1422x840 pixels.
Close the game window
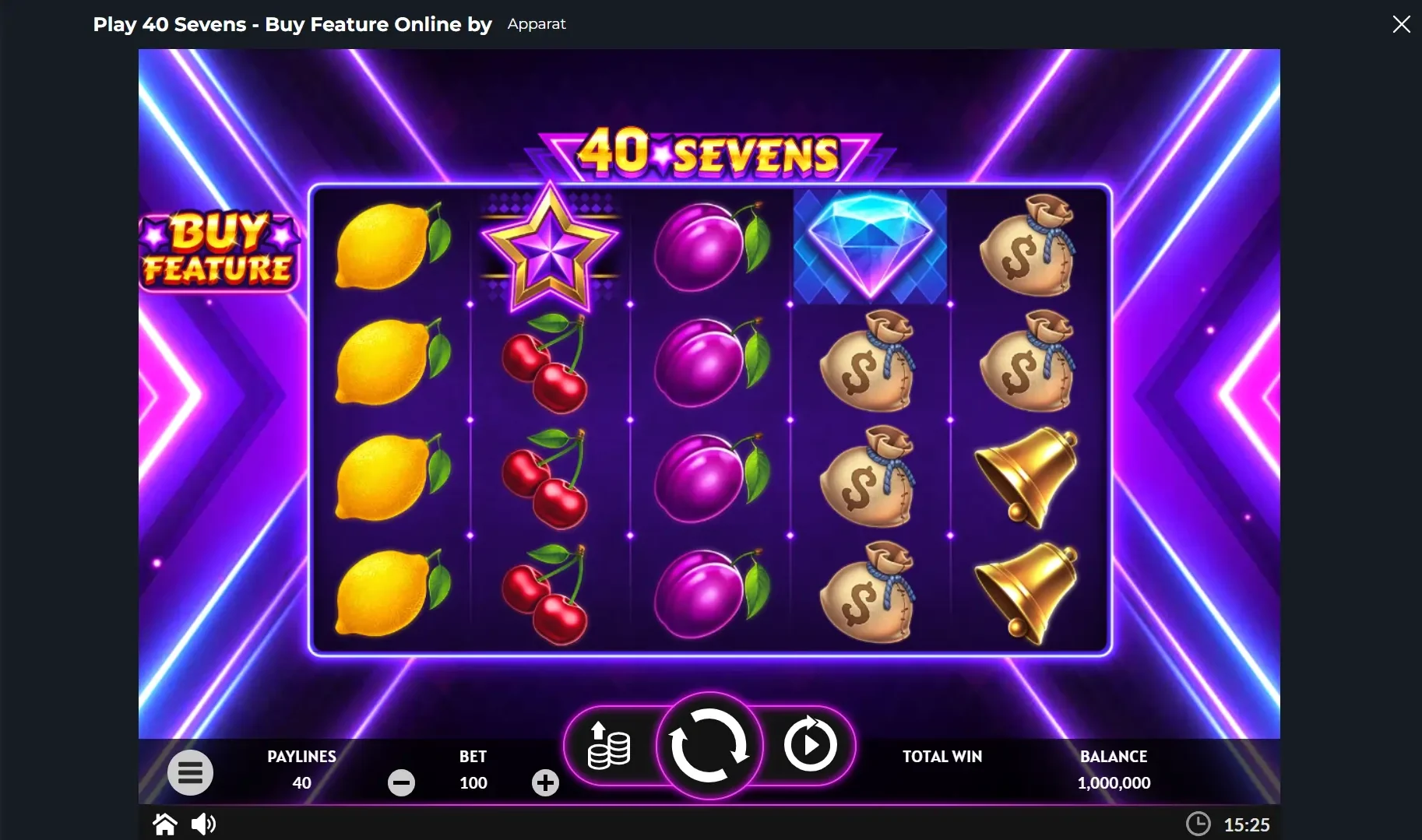(x=1402, y=23)
